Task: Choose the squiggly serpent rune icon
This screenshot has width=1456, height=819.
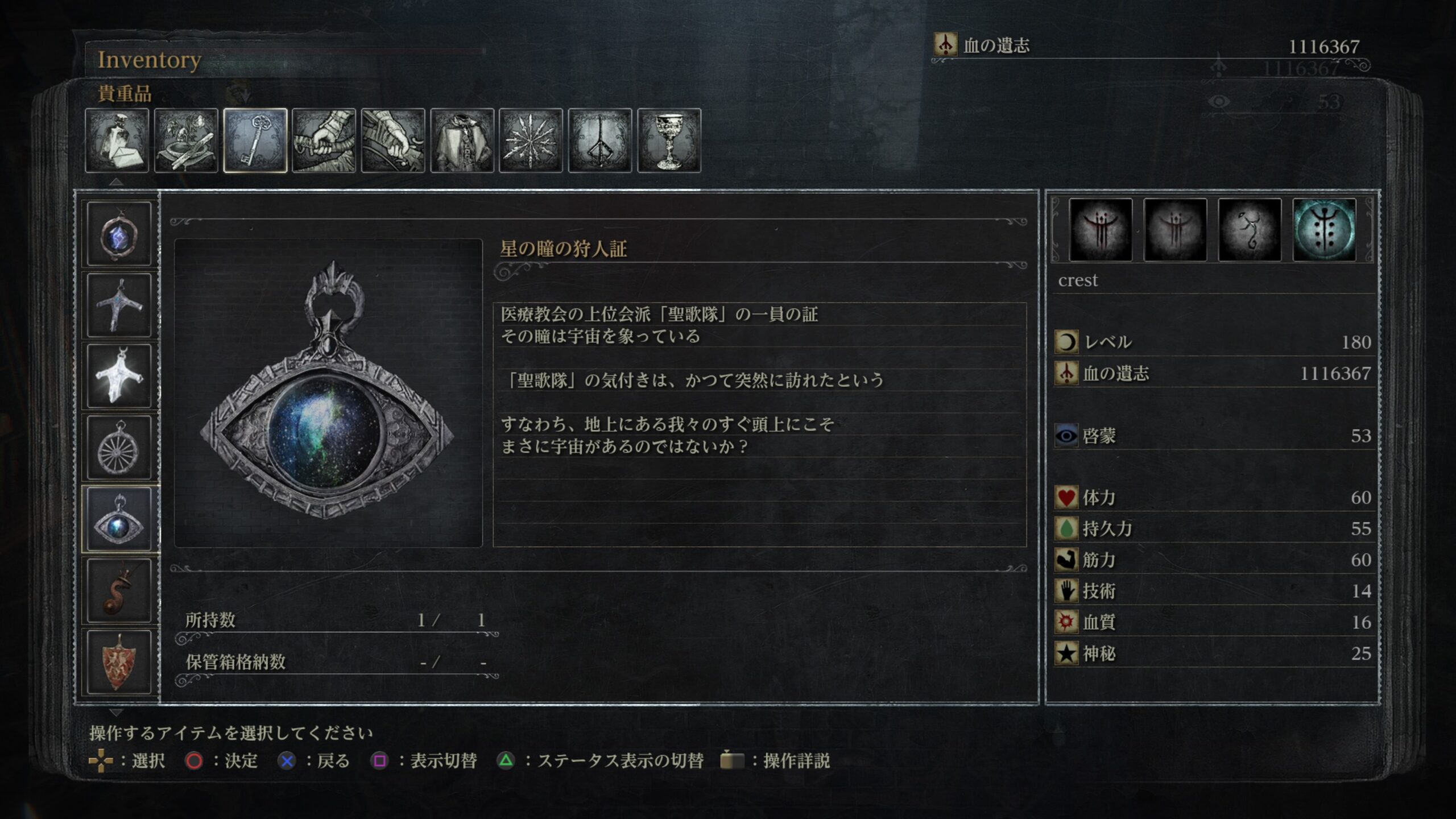Action: coord(1250,230)
